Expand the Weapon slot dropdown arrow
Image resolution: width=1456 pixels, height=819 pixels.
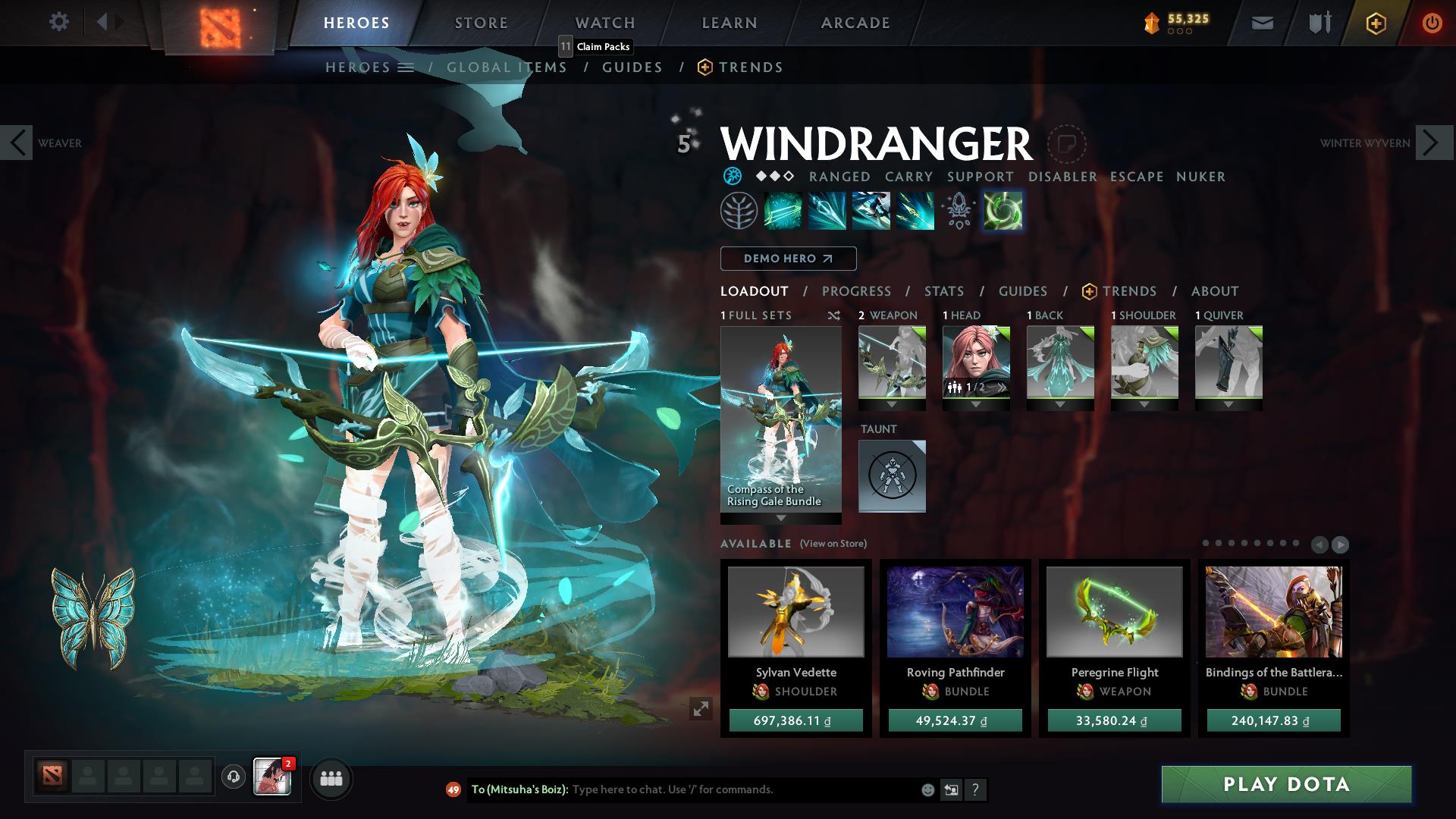tap(891, 405)
